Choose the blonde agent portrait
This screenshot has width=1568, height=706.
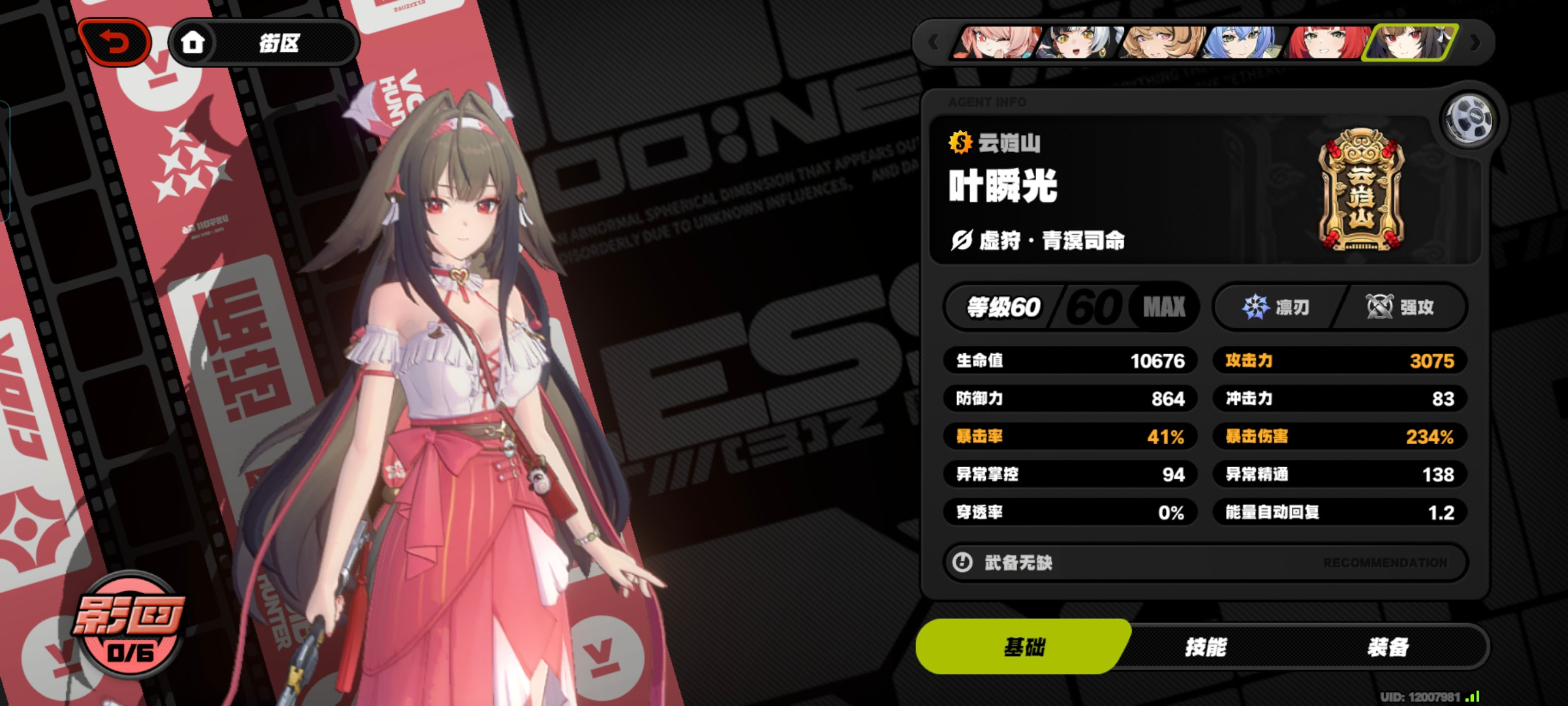tap(1161, 42)
